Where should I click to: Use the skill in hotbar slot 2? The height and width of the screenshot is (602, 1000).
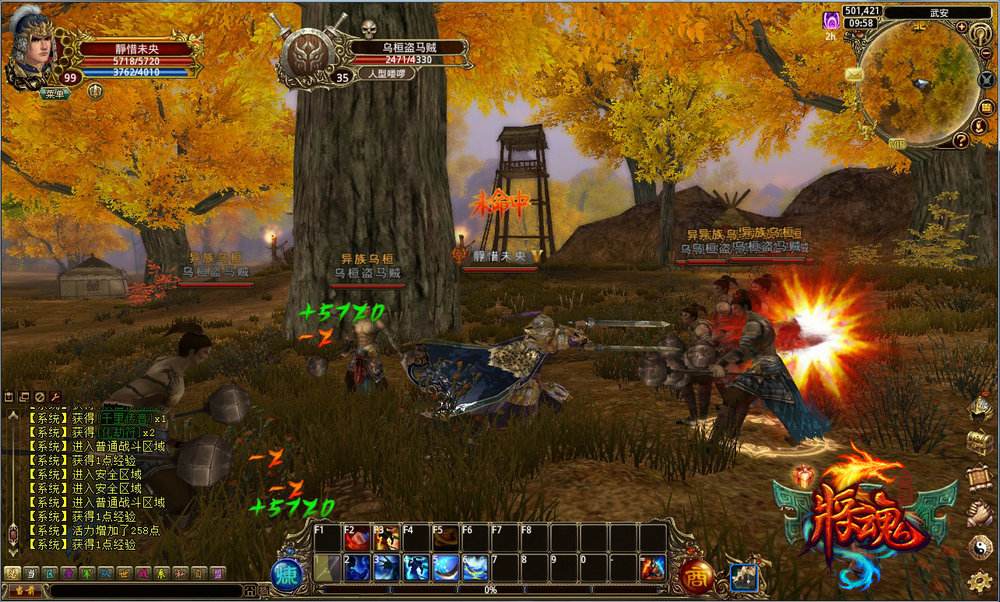(x=357, y=568)
